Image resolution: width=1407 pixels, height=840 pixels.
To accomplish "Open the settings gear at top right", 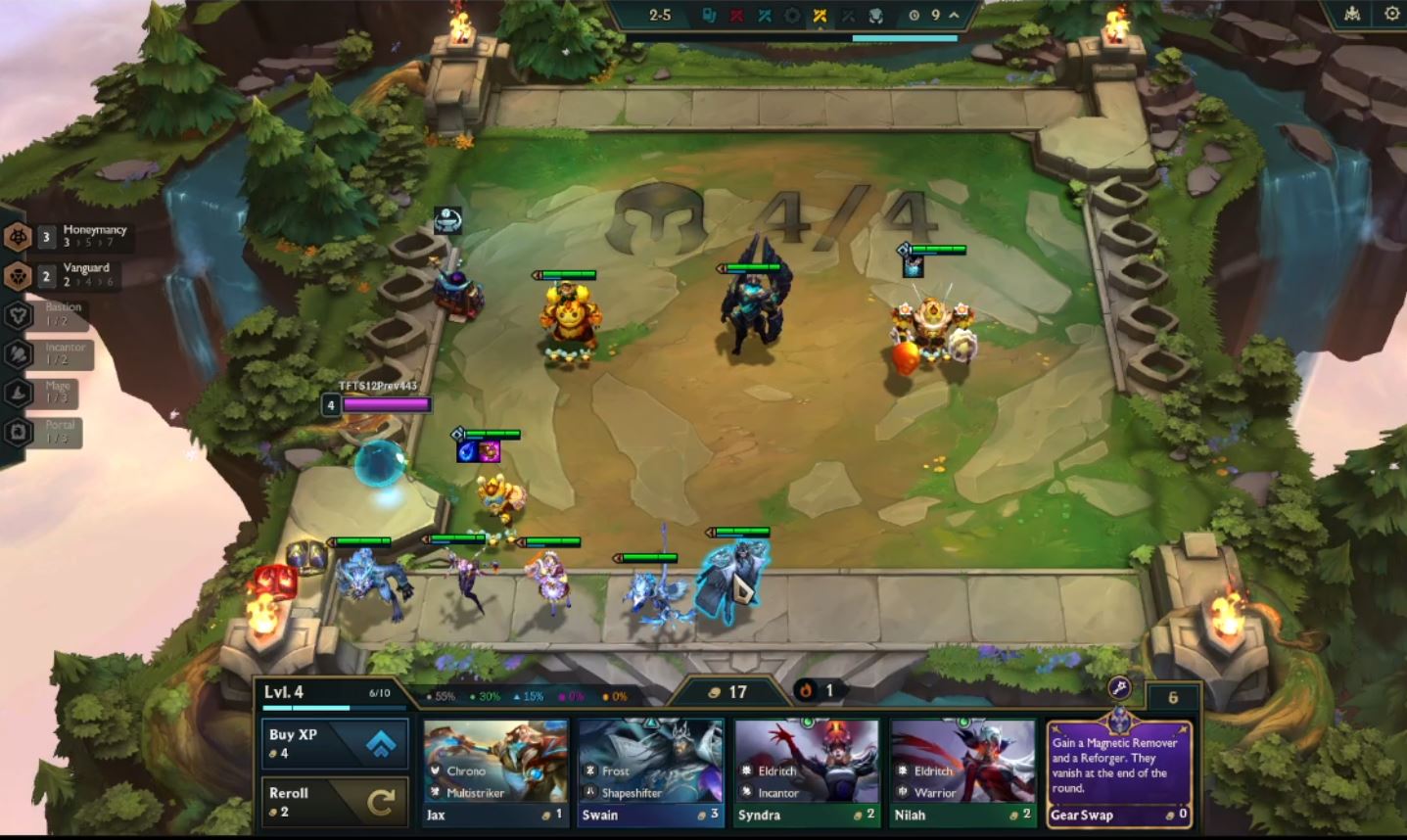I will click(x=1391, y=14).
